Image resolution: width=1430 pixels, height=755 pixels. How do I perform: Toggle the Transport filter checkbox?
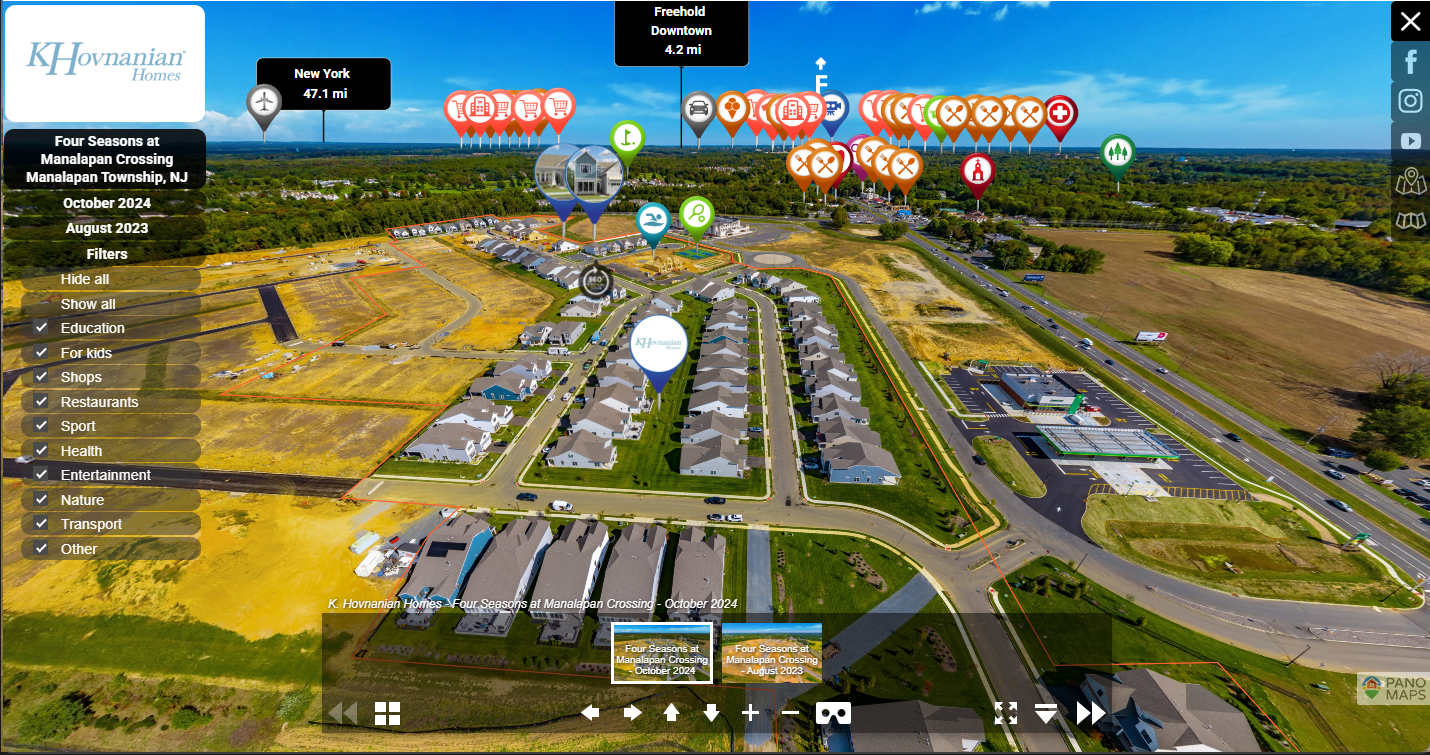coord(41,524)
